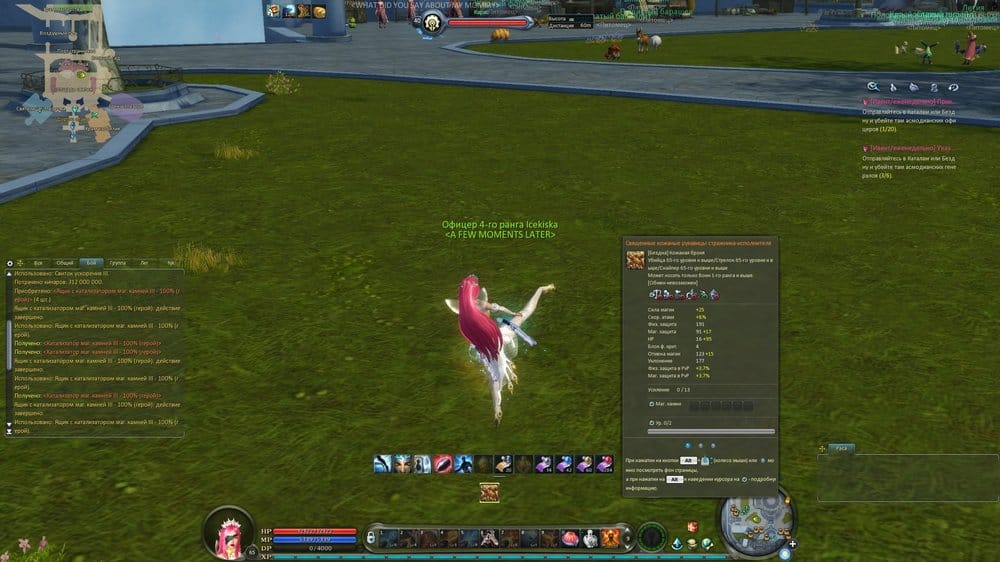Viewport: 1000px width, 562px height.
Task: Open the Группа chat tab
Action: [118, 262]
